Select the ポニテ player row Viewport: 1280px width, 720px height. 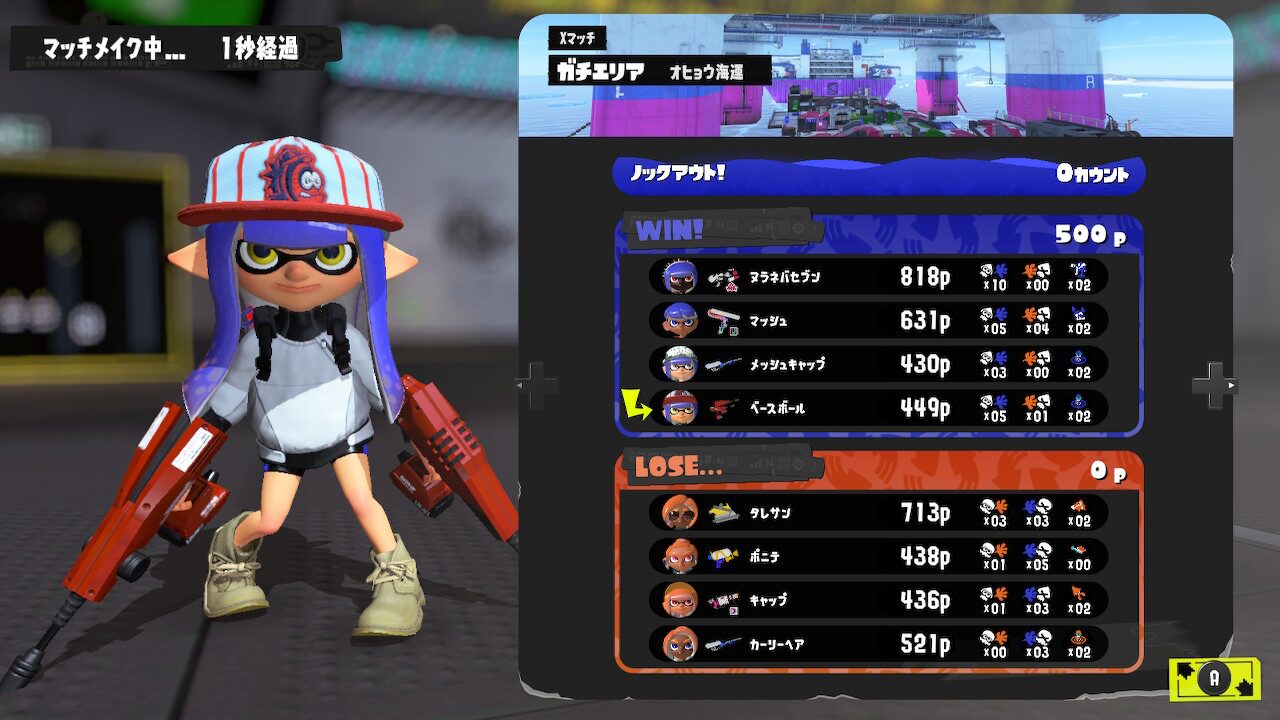[878, 556]
